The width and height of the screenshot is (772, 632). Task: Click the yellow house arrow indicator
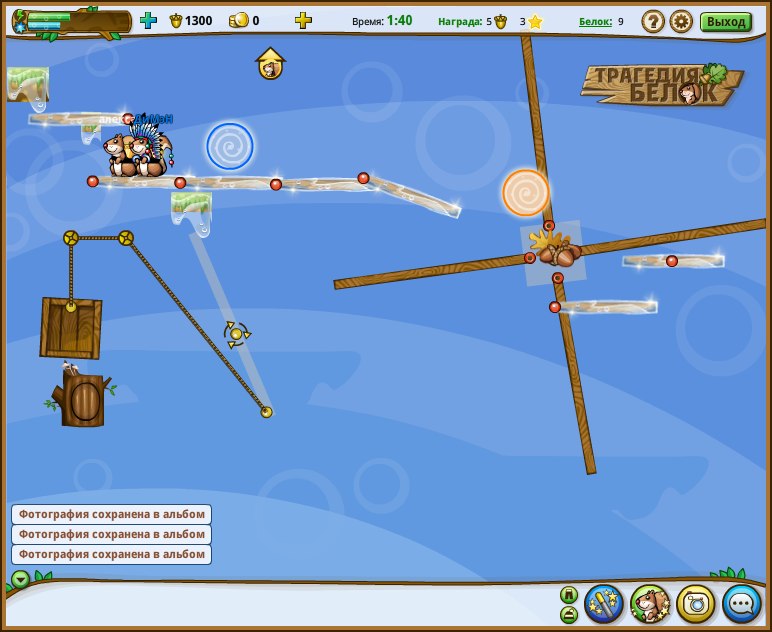[x=270, y=64]
